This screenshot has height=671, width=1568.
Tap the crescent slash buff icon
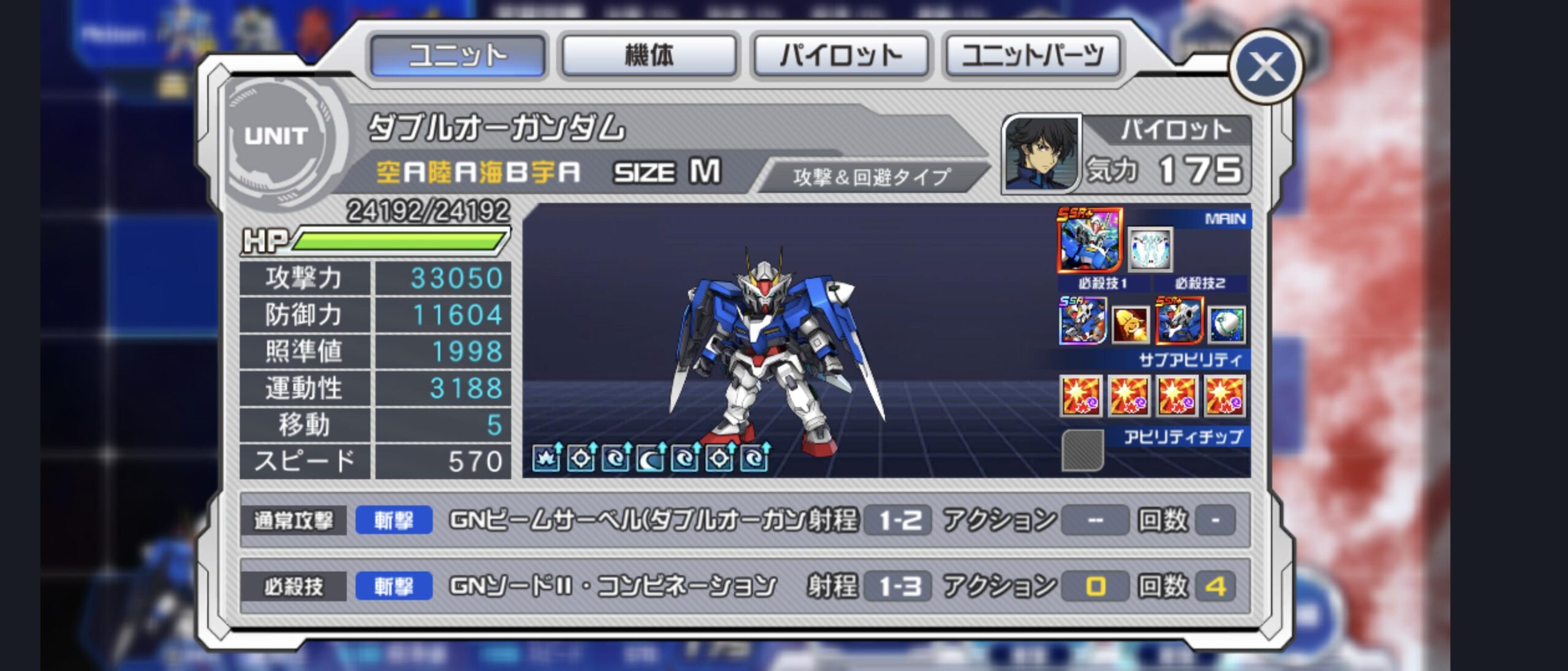(x=650, y=458)
